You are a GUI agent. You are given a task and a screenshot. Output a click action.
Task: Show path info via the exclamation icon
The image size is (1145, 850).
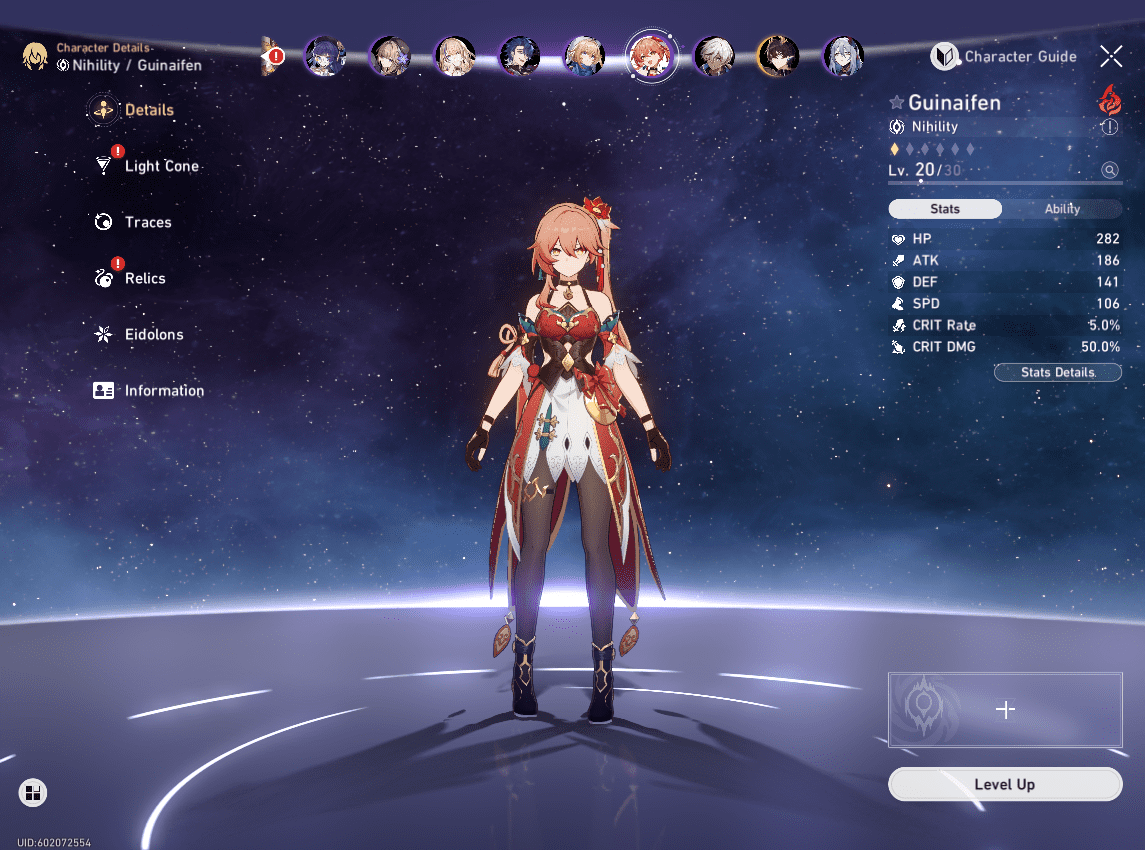click(x=1109, y=127)
